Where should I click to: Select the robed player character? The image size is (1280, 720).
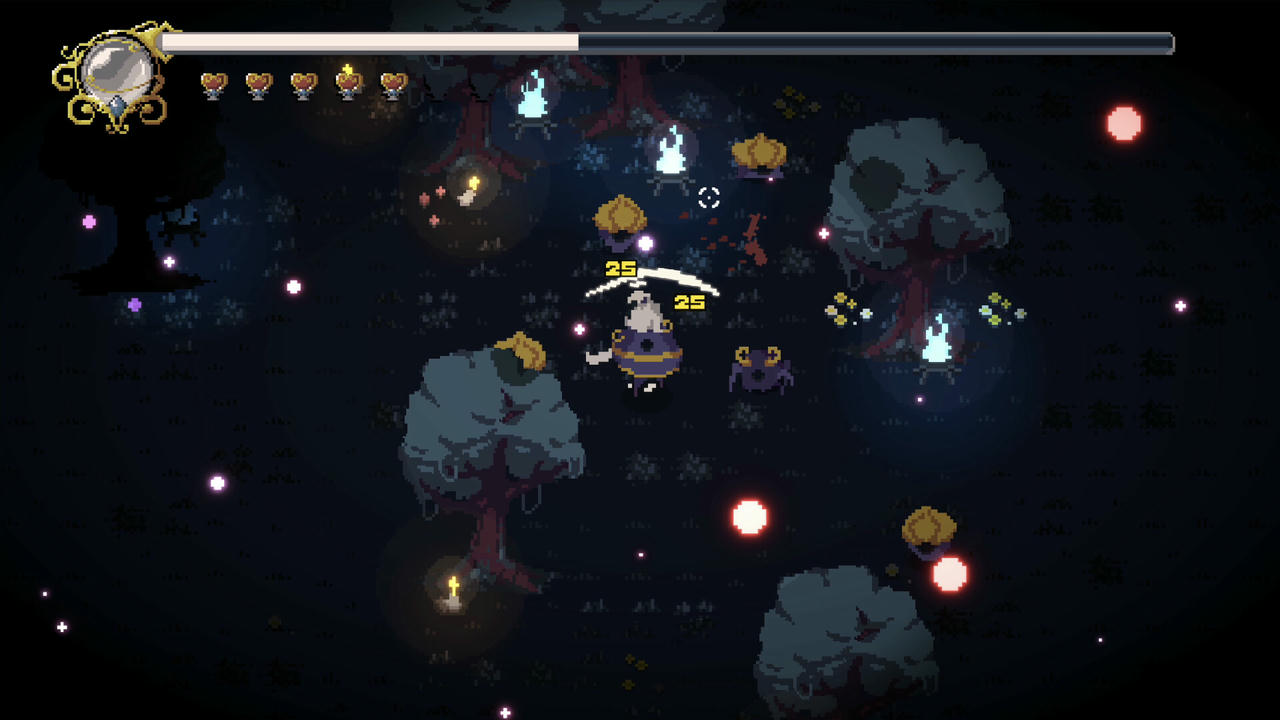pos(644,345)
